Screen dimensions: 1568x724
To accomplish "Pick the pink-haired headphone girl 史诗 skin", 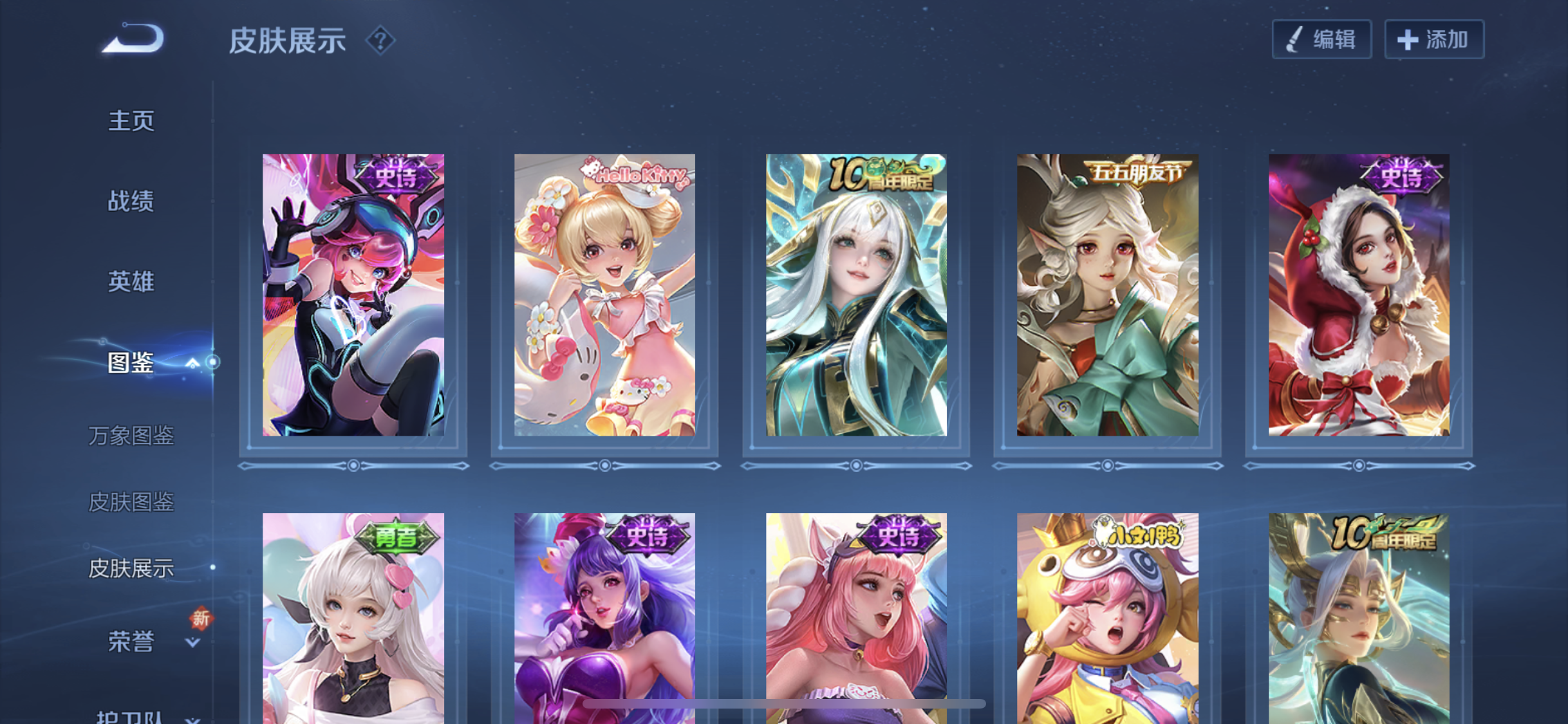I will [x=353, y=295].
